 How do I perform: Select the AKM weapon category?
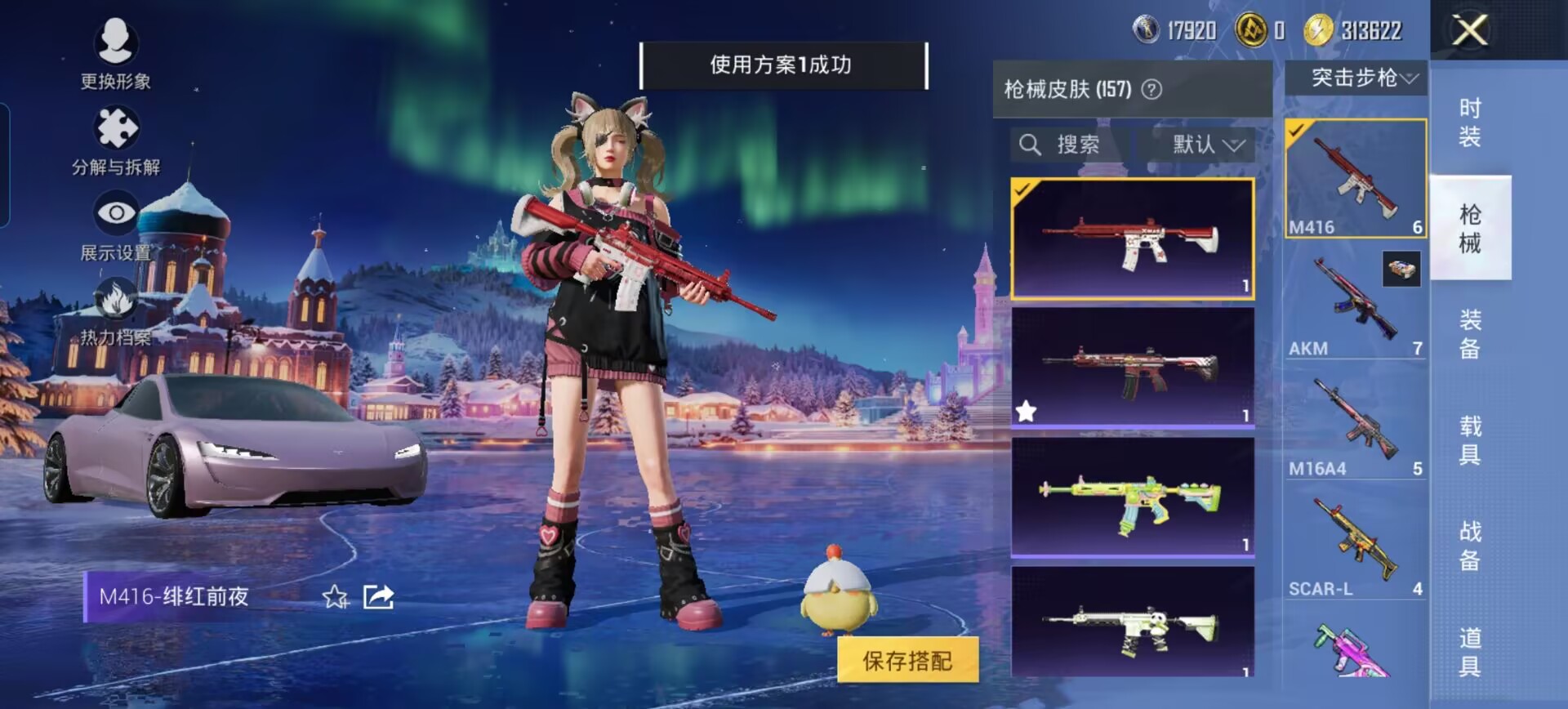tap(1355, 301)
